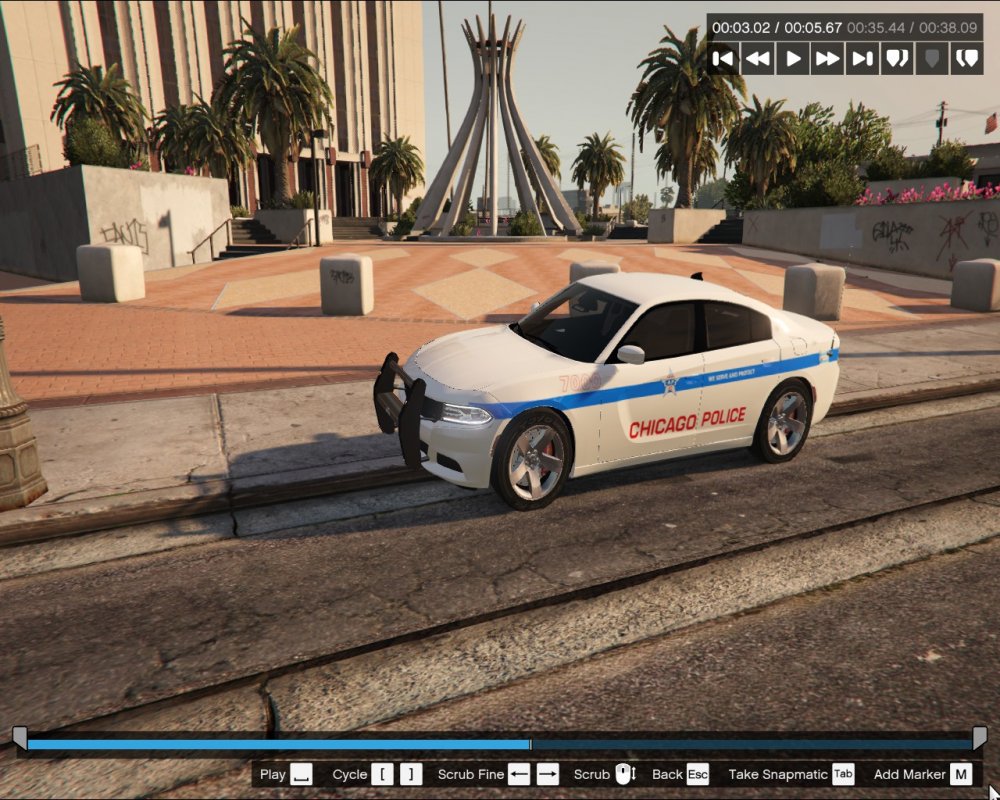Image resolution: width=1000 pixels, height=800 pixels.
Task: Fast forward the clip with double-right arrows
Action: coord(828,58)
